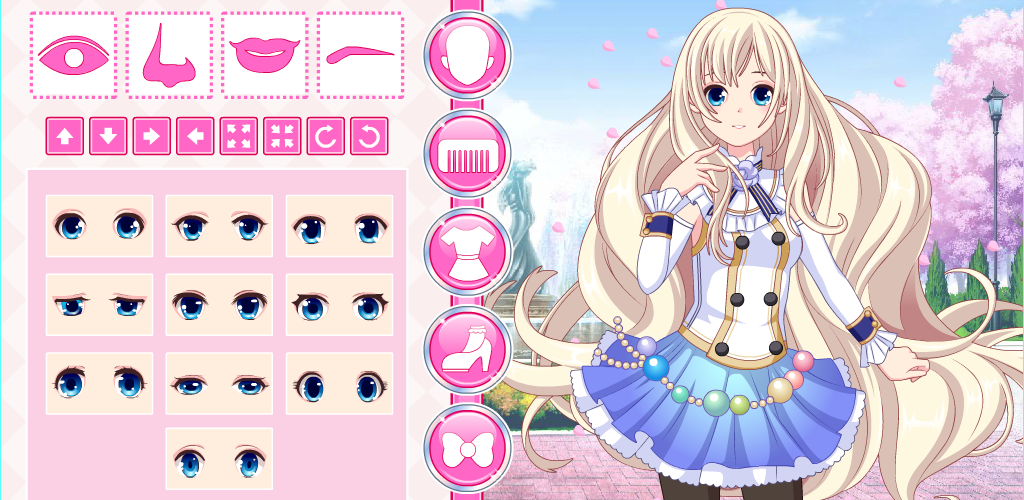Rotate feature with the counterclockwise arrow button

(369, 136)
